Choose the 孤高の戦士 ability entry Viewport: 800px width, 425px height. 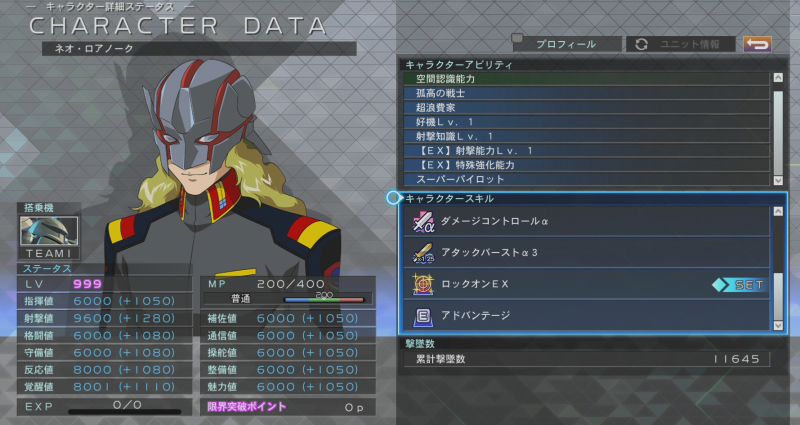[x=586, y=93]
